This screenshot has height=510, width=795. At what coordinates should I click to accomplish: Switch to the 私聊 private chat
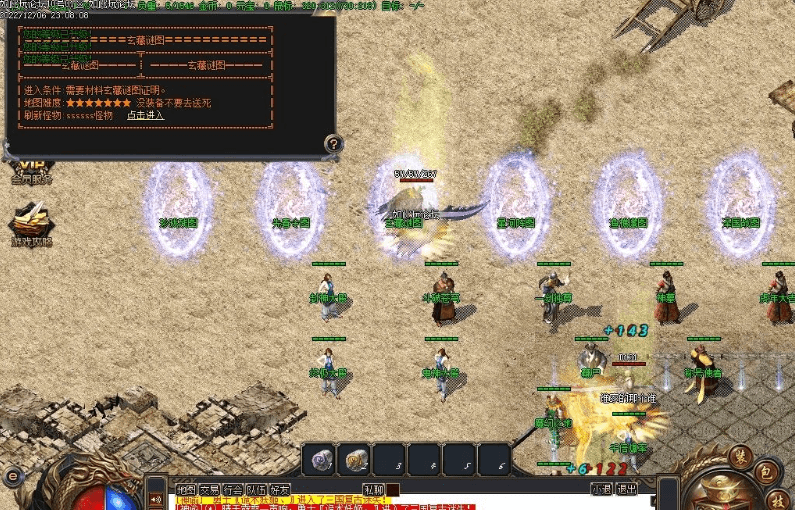(373, 490)
